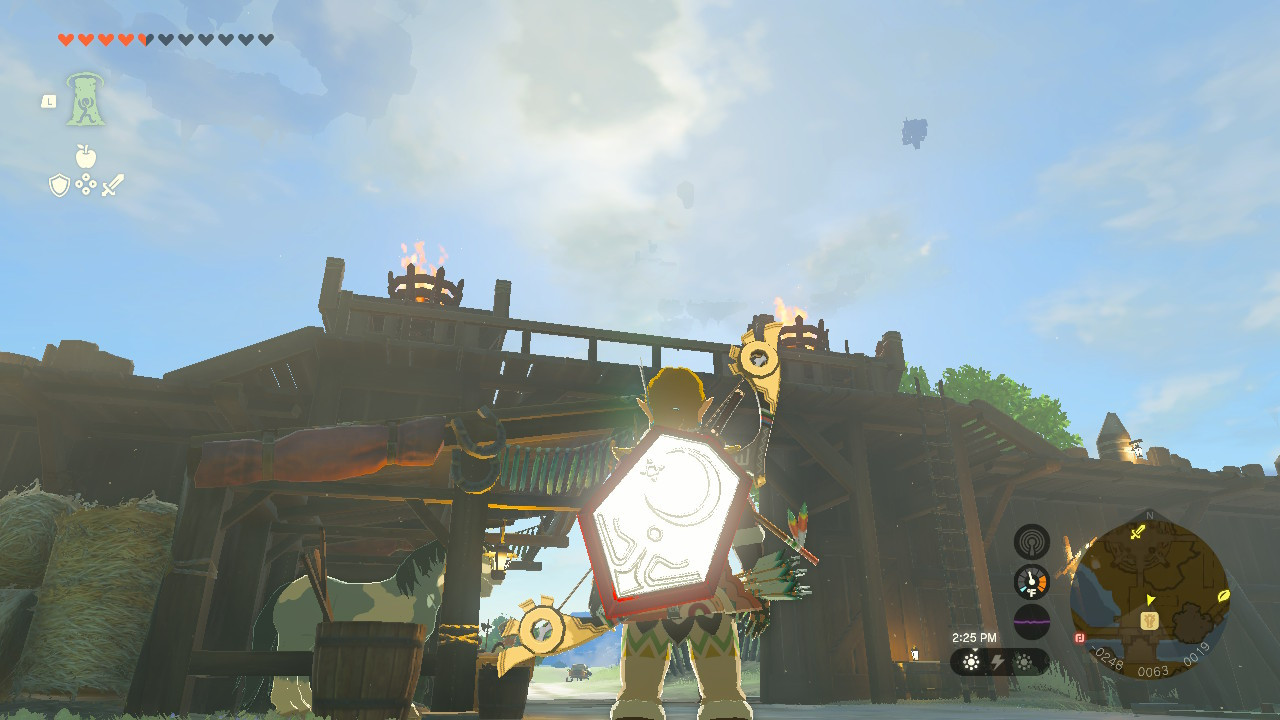Select the sword attack stat icon
Viewport: 1280px width, 720px height.
pyautogui.click(x=113, y=184)
